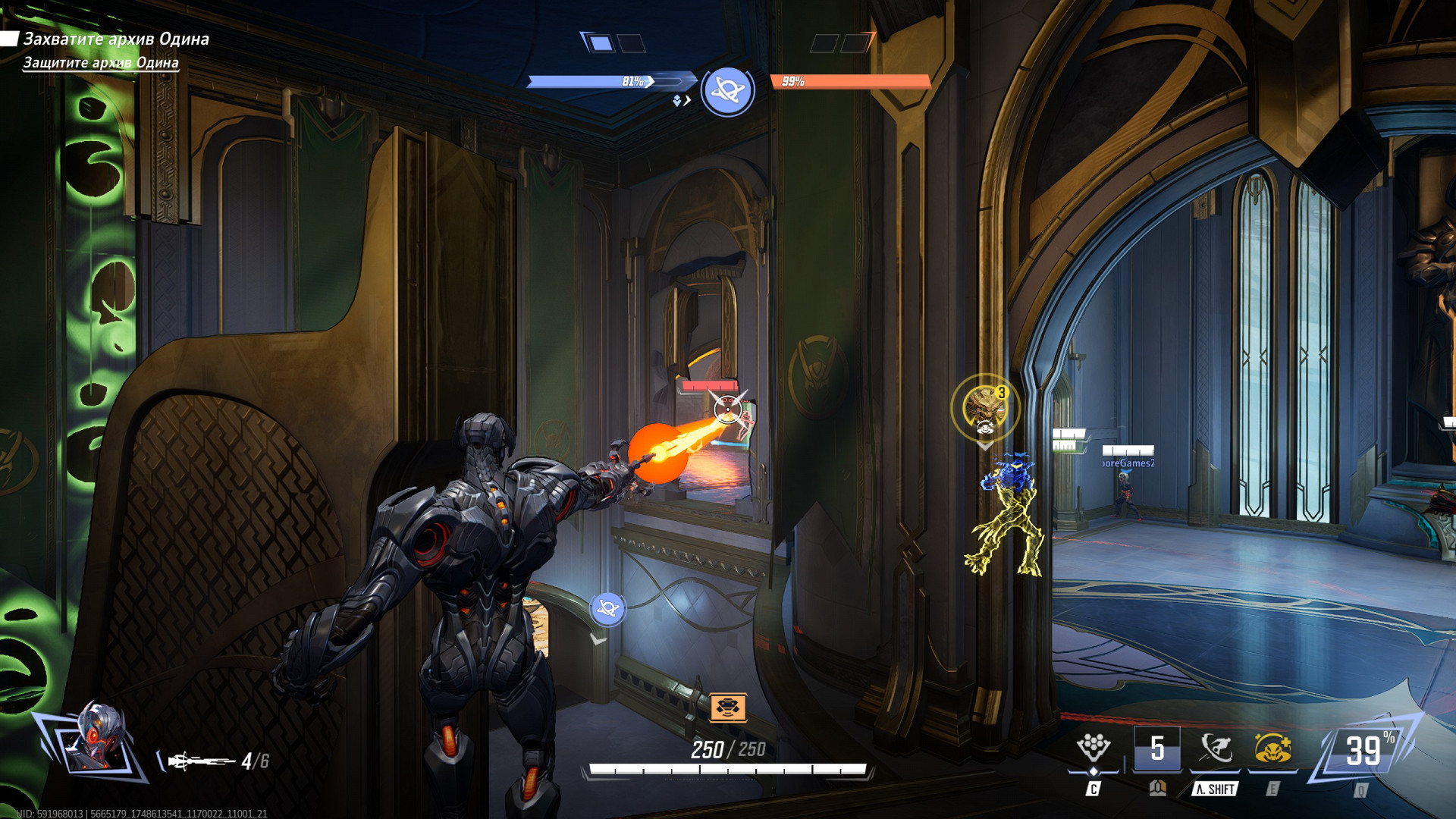Activate the yellow healing drone ability
The height and width of the screenshot is (819, 1456).
[x=1272, y=748]
